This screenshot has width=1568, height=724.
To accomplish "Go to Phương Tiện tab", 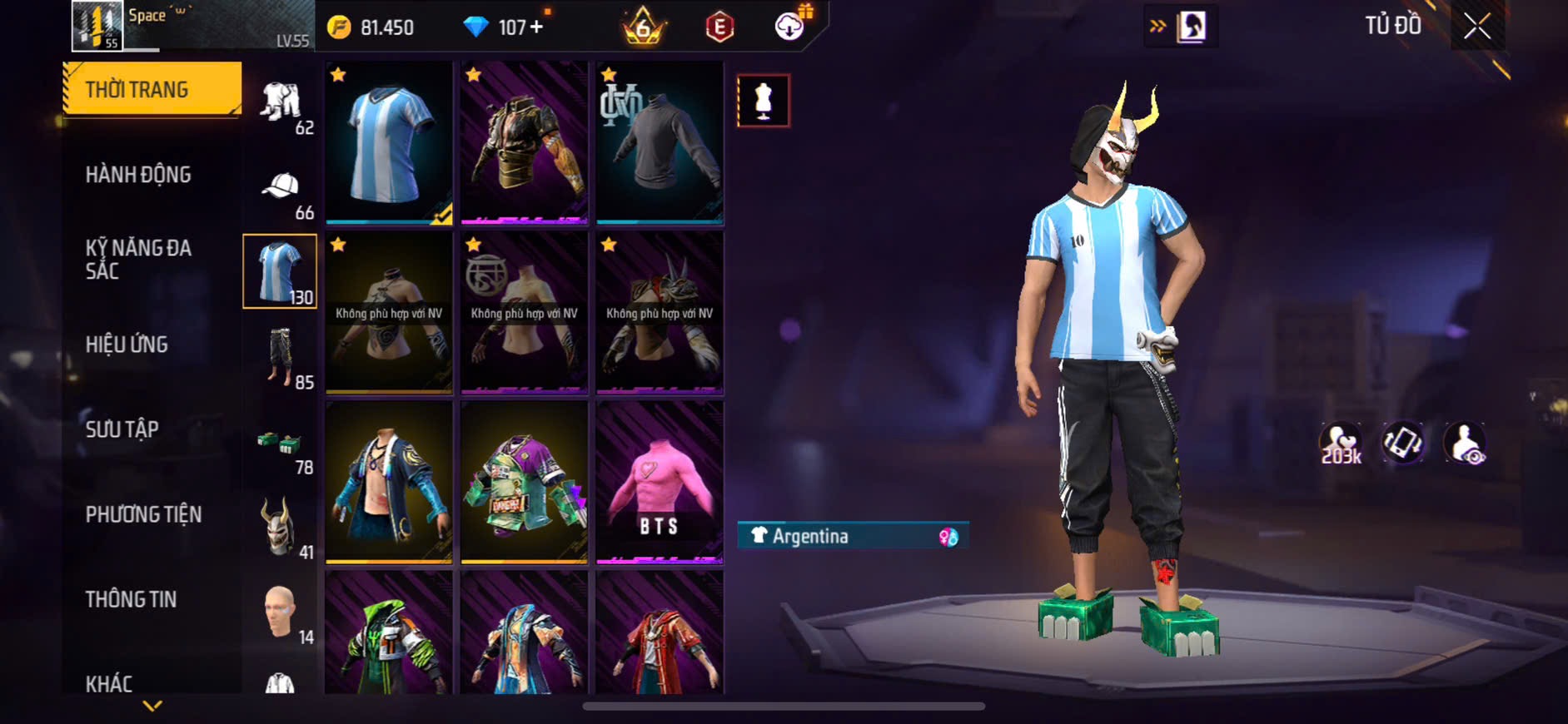I will [143, 514].
